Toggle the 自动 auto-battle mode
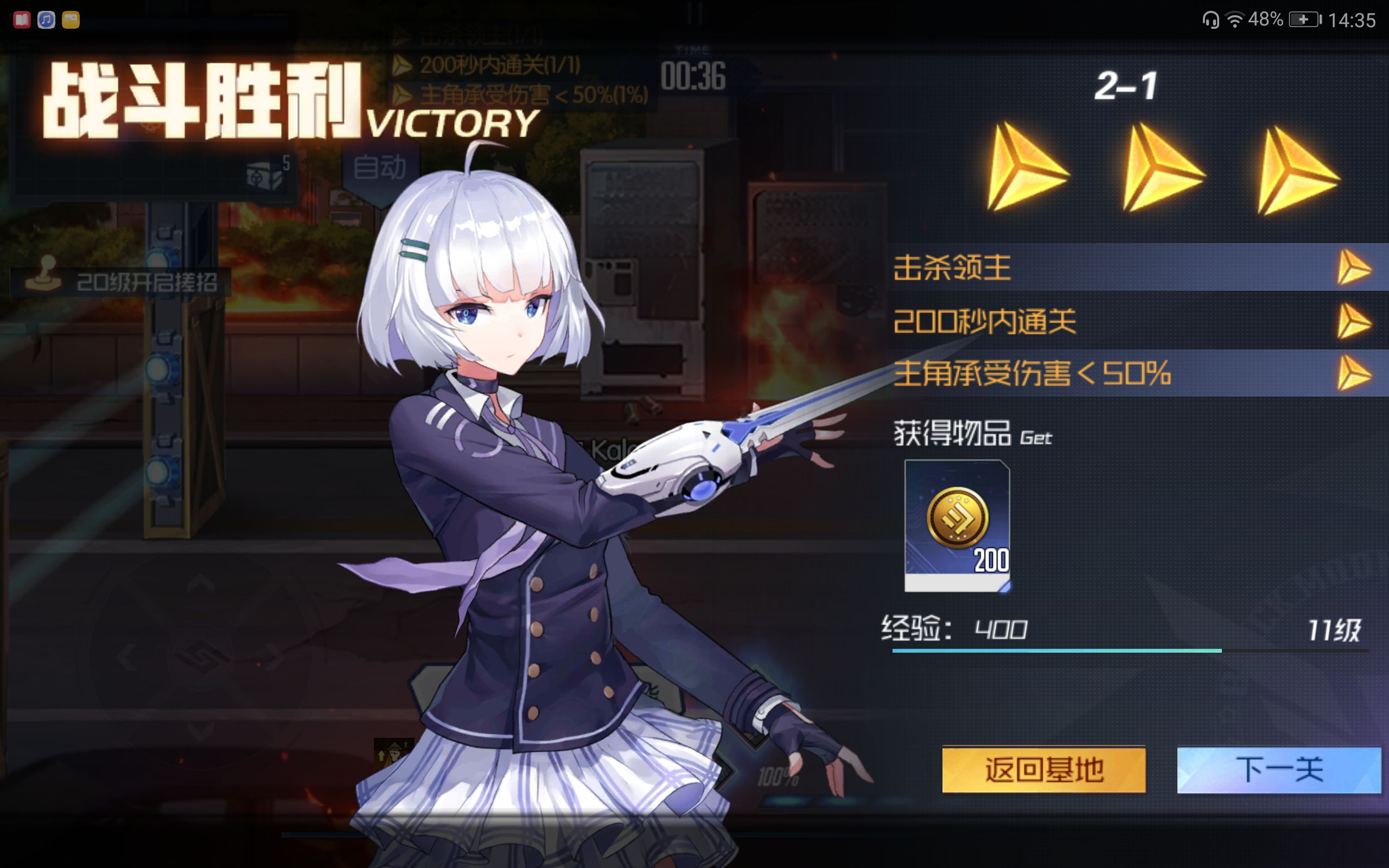The image size is (1389, 868). pyautogui.click(x=381, y=167)
